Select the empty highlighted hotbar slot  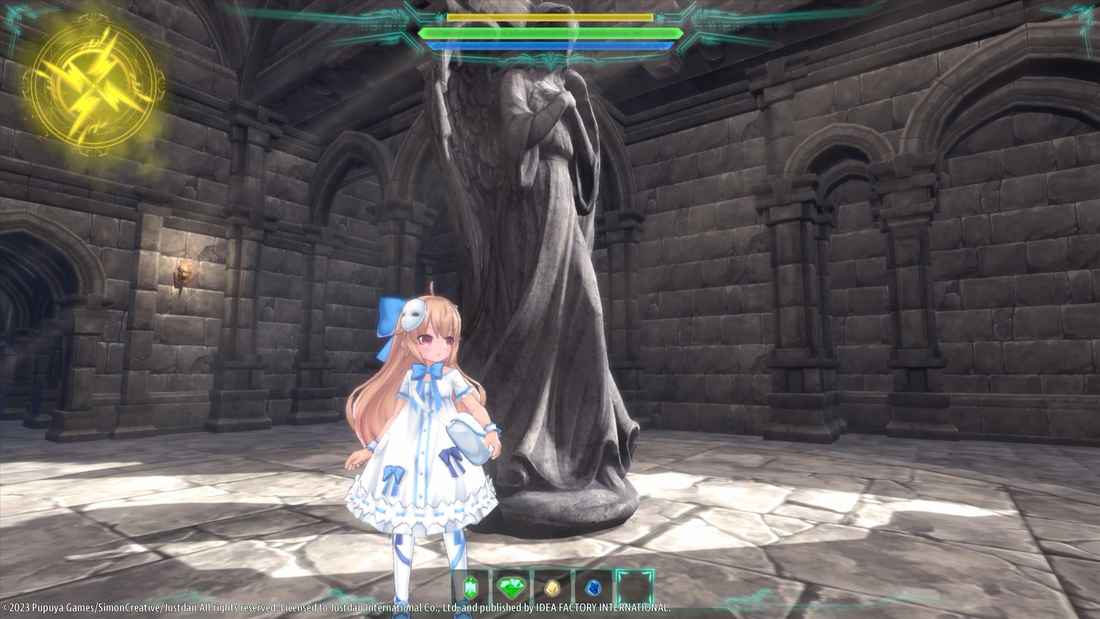634,586
